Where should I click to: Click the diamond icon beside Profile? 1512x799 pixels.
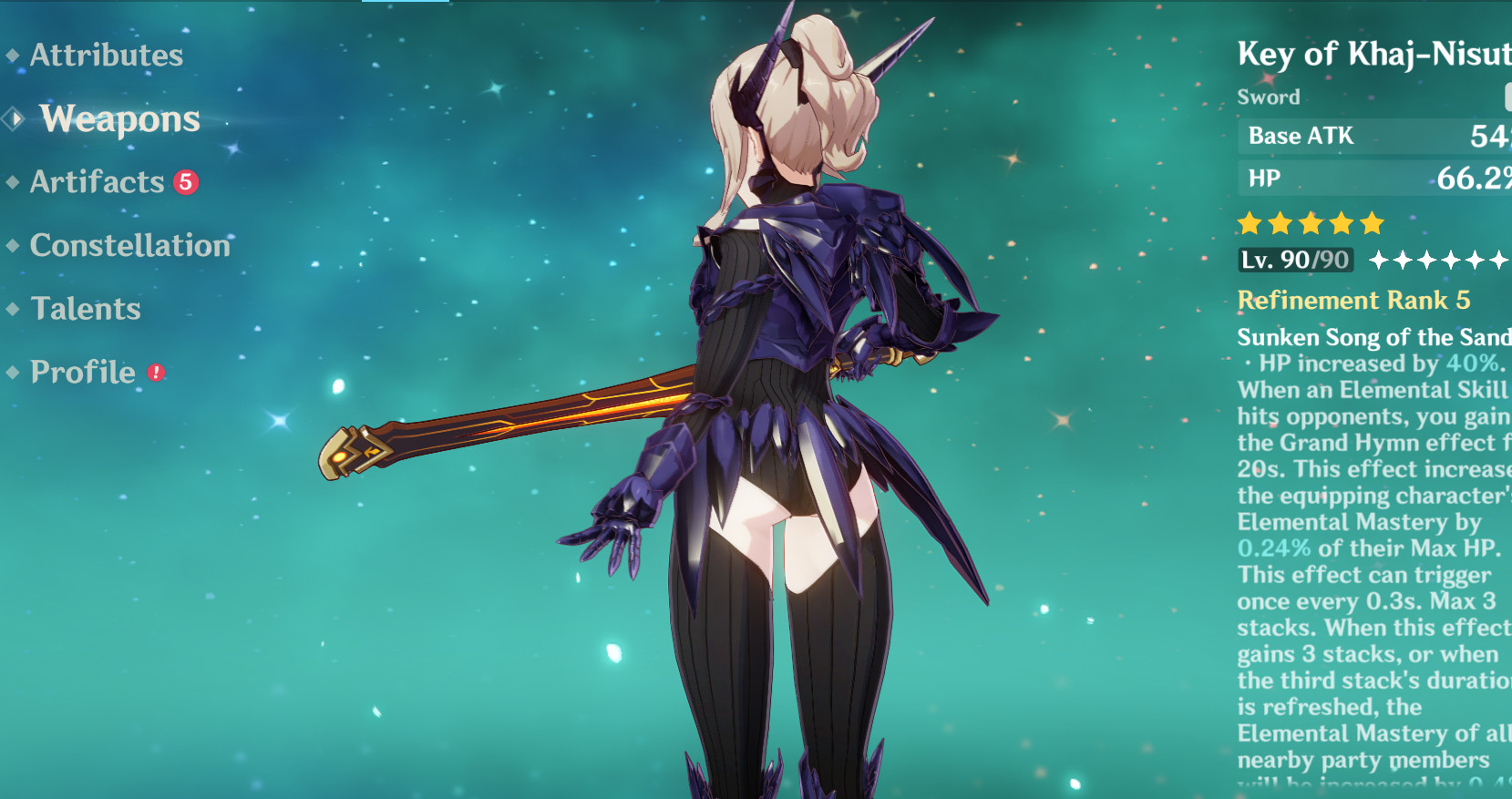click(x=13, y=373)
